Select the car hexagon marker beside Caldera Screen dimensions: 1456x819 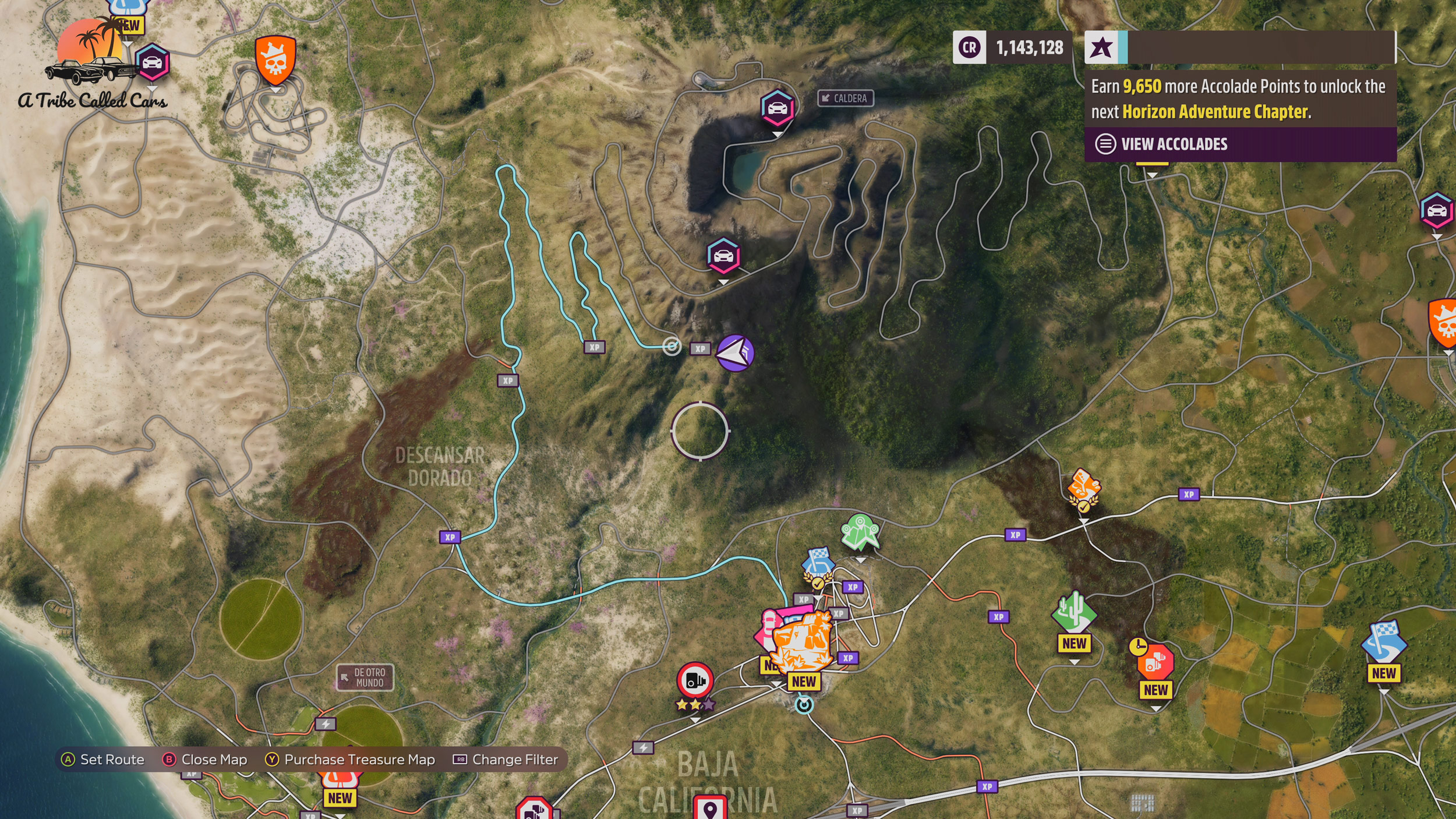[777, 108]
